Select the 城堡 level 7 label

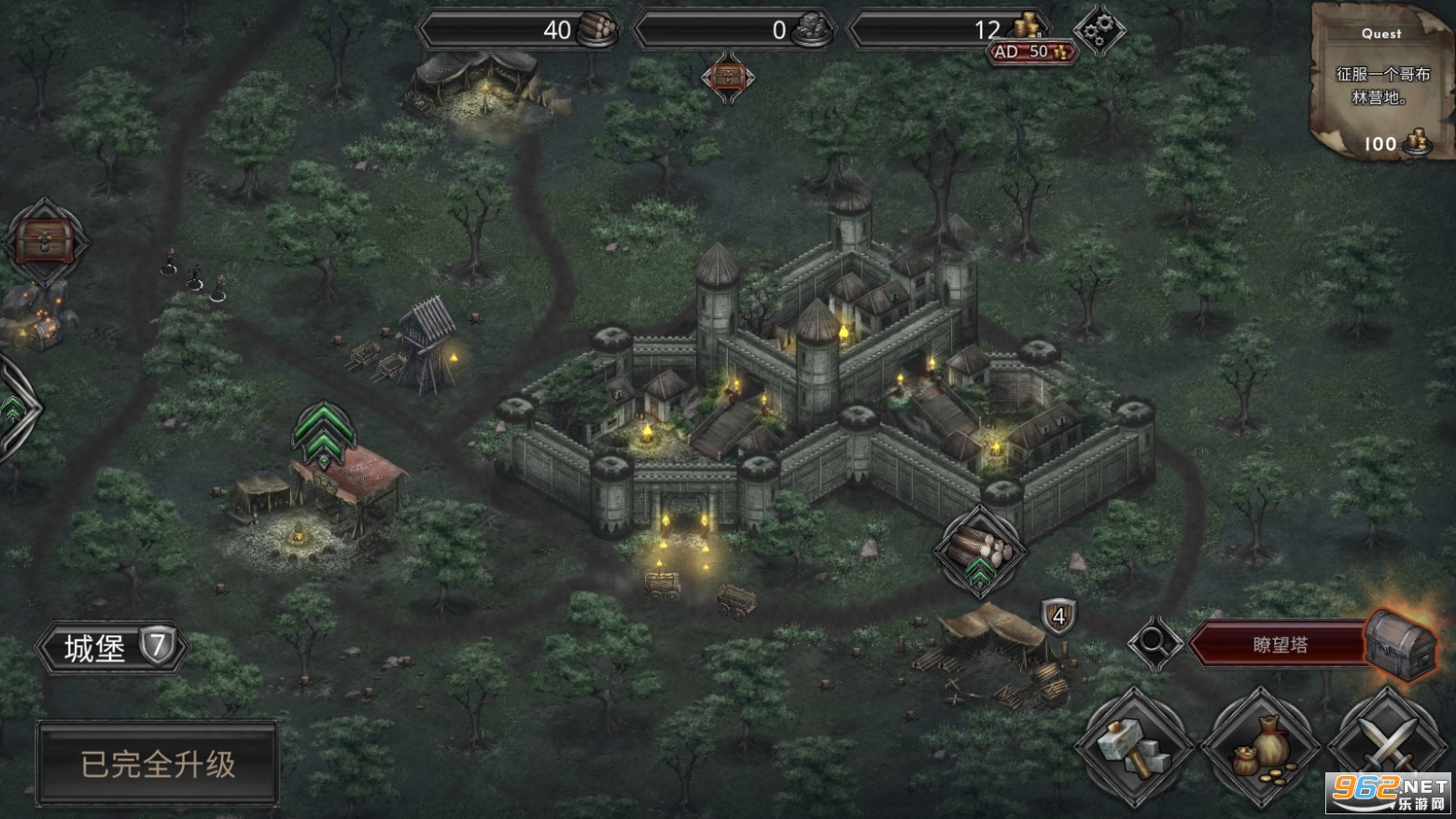tap(113, 646)
